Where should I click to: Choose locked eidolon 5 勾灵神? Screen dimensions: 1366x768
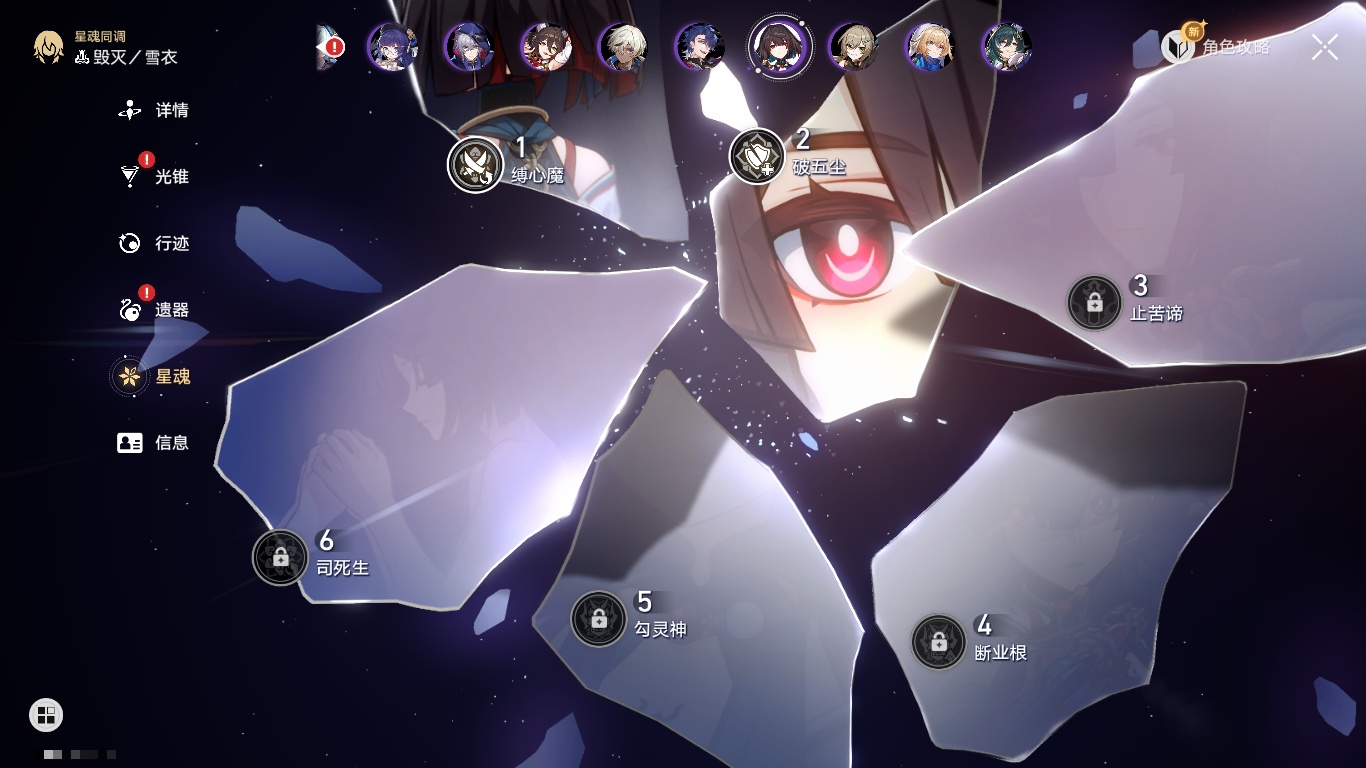598,619
